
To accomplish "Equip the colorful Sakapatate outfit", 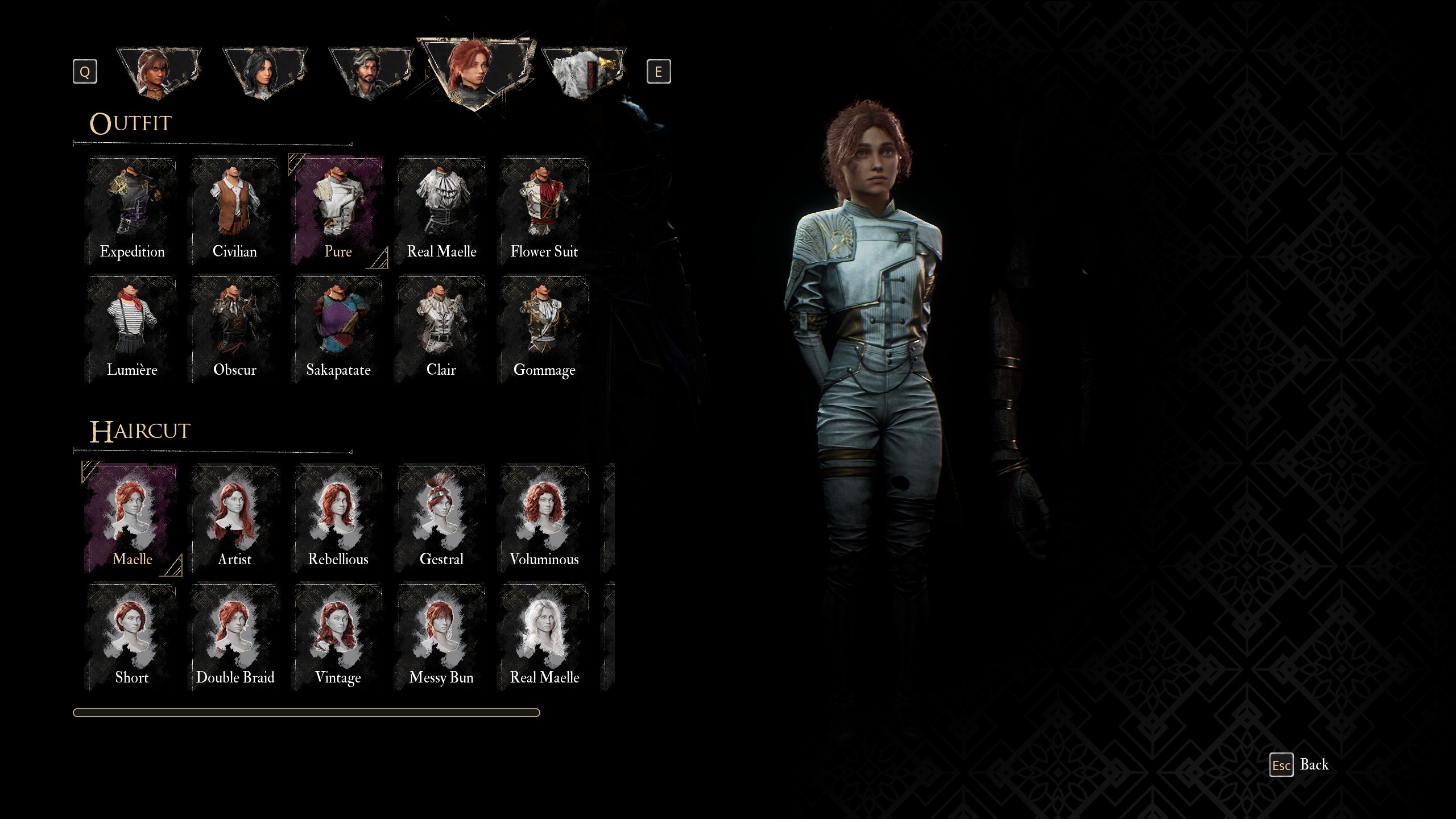I will click(x=338, y=329).
